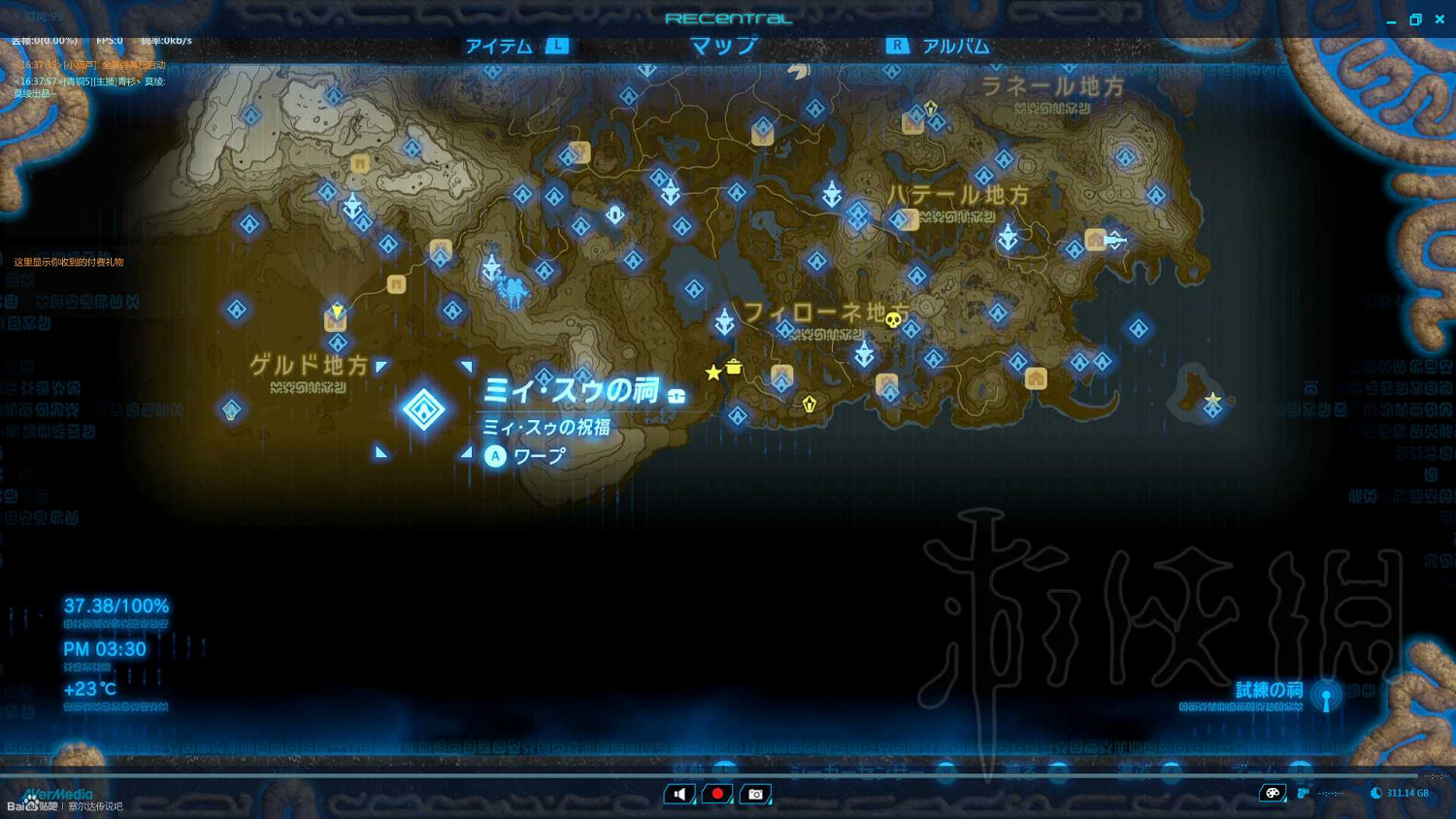
Task: Click the yellow star marker on the map
Action: 713,372
